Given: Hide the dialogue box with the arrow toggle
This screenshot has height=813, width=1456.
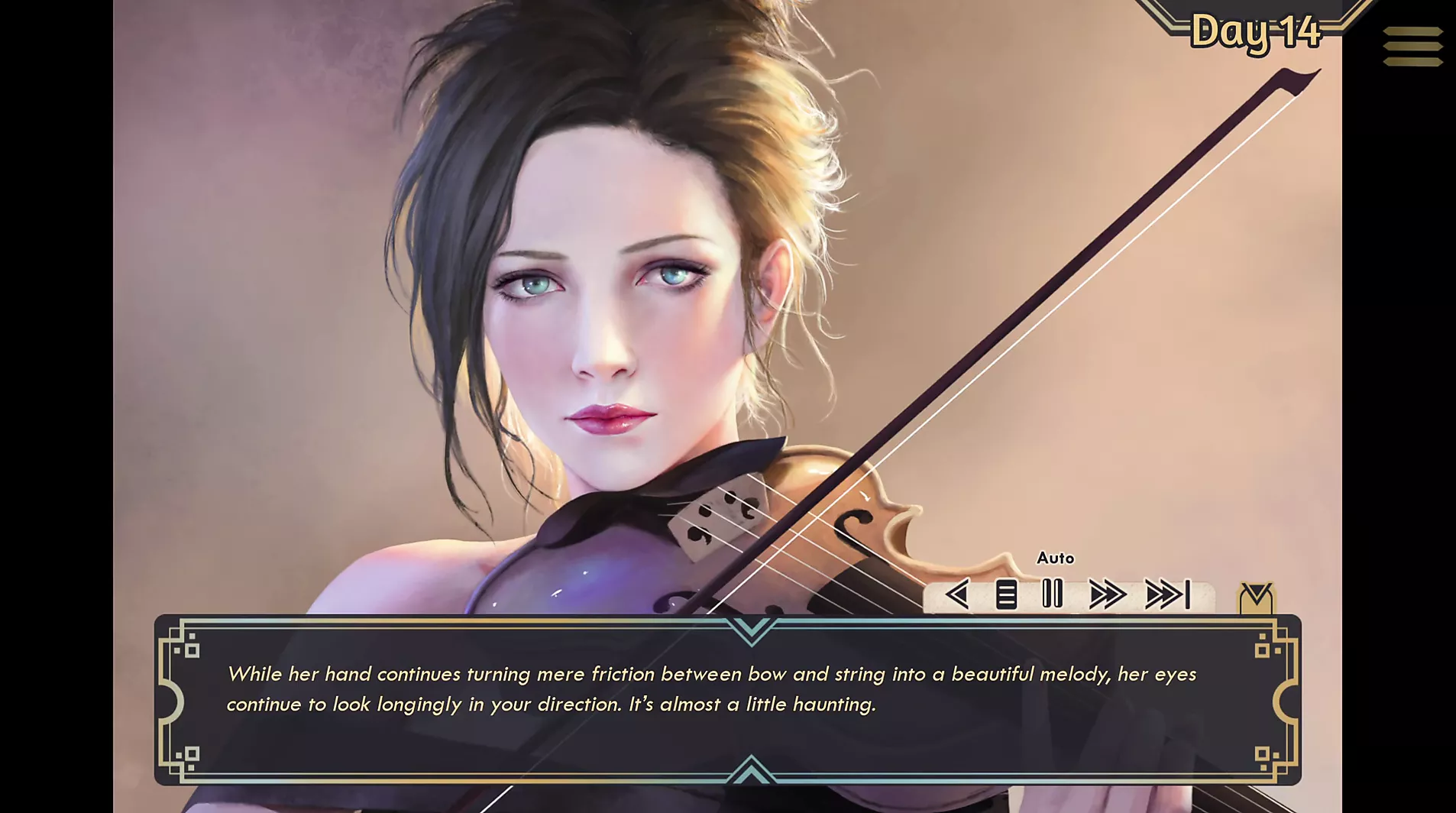Looking at the screenshot, I should tap(1256, 598).
